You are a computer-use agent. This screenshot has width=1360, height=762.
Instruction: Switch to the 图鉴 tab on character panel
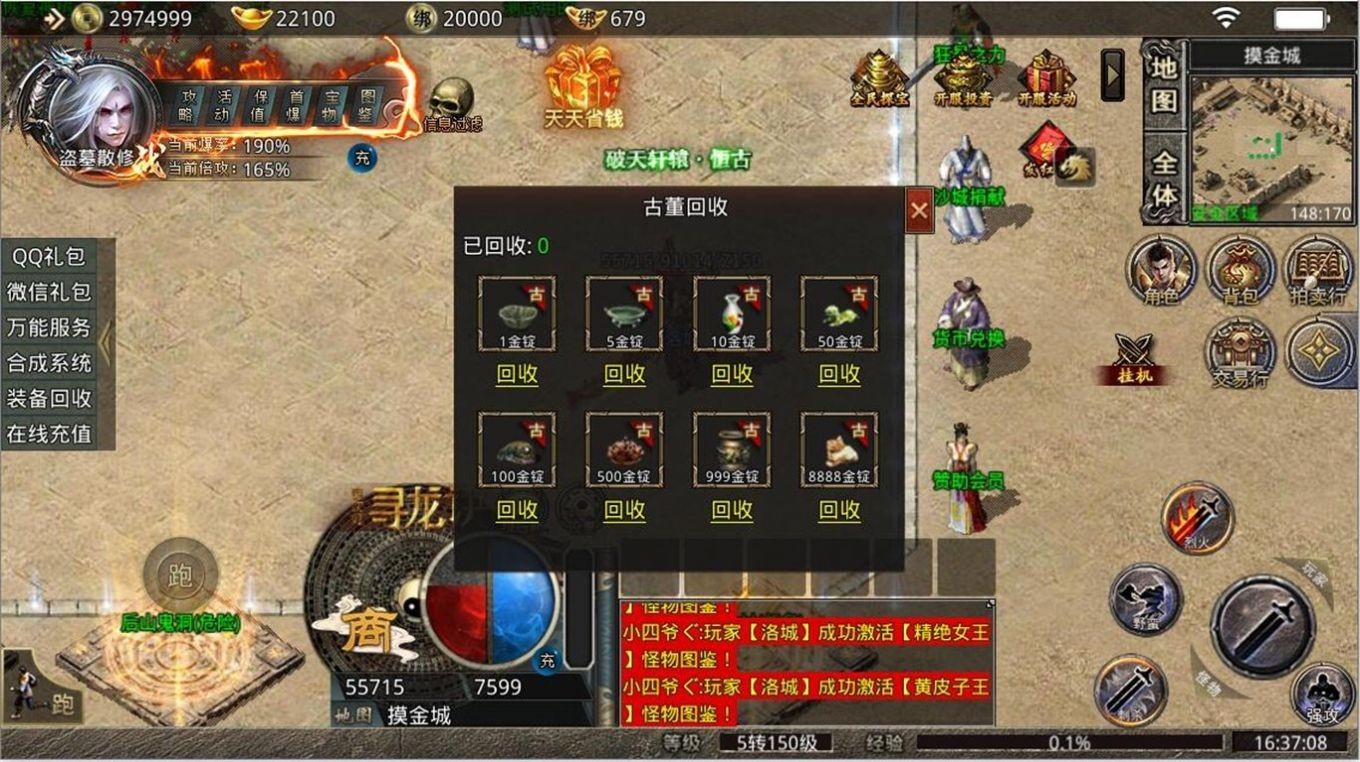point(366,106)
